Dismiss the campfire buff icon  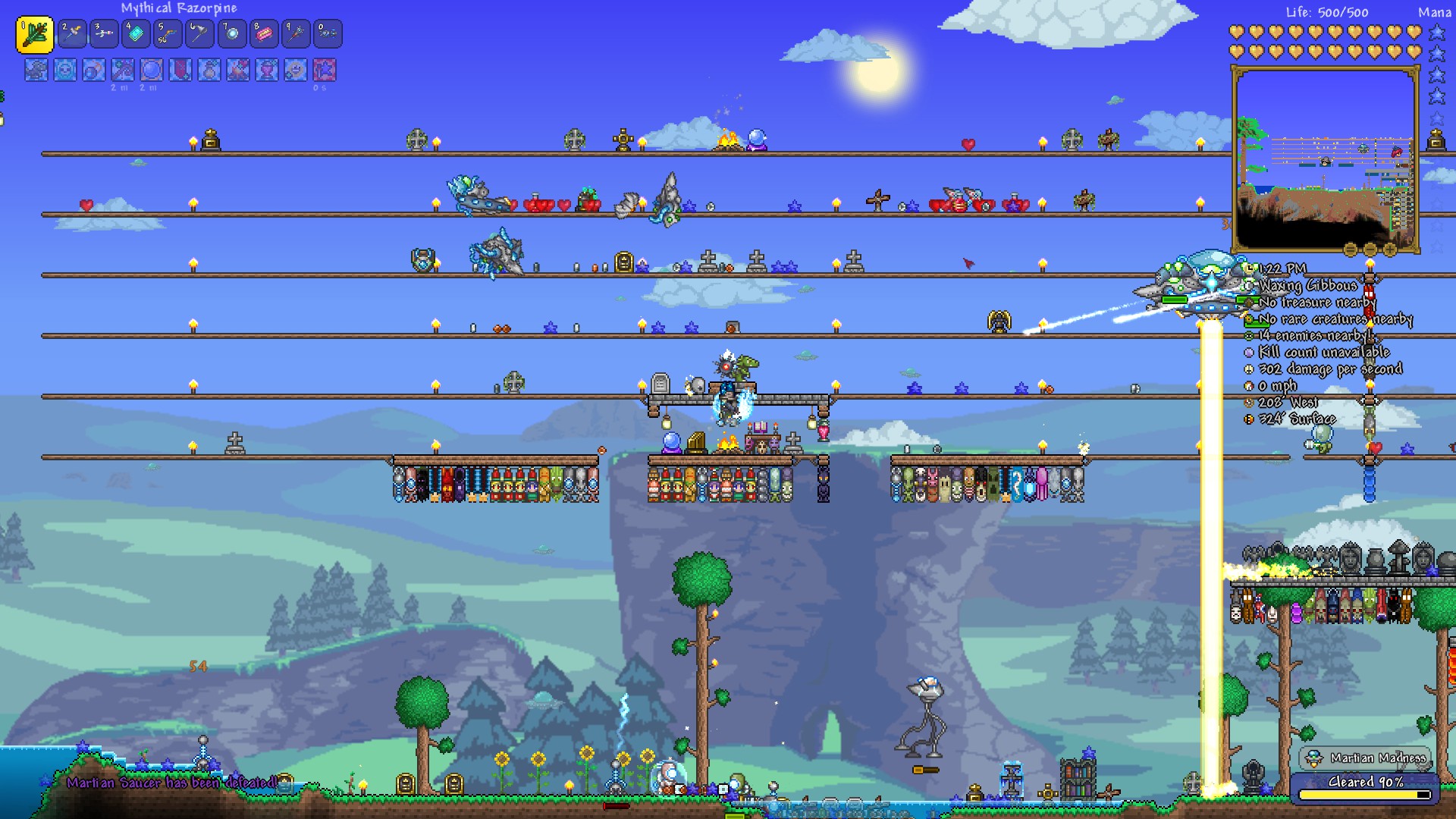[x=237, y=72]
